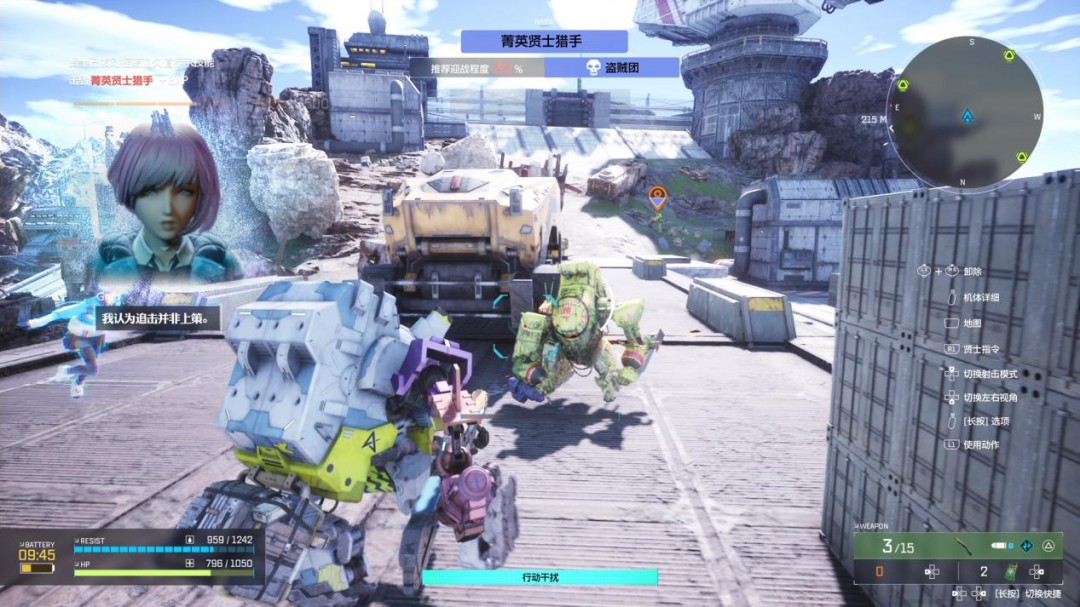Switch 切换左右视角 shoulder view

tap(990, 397)
